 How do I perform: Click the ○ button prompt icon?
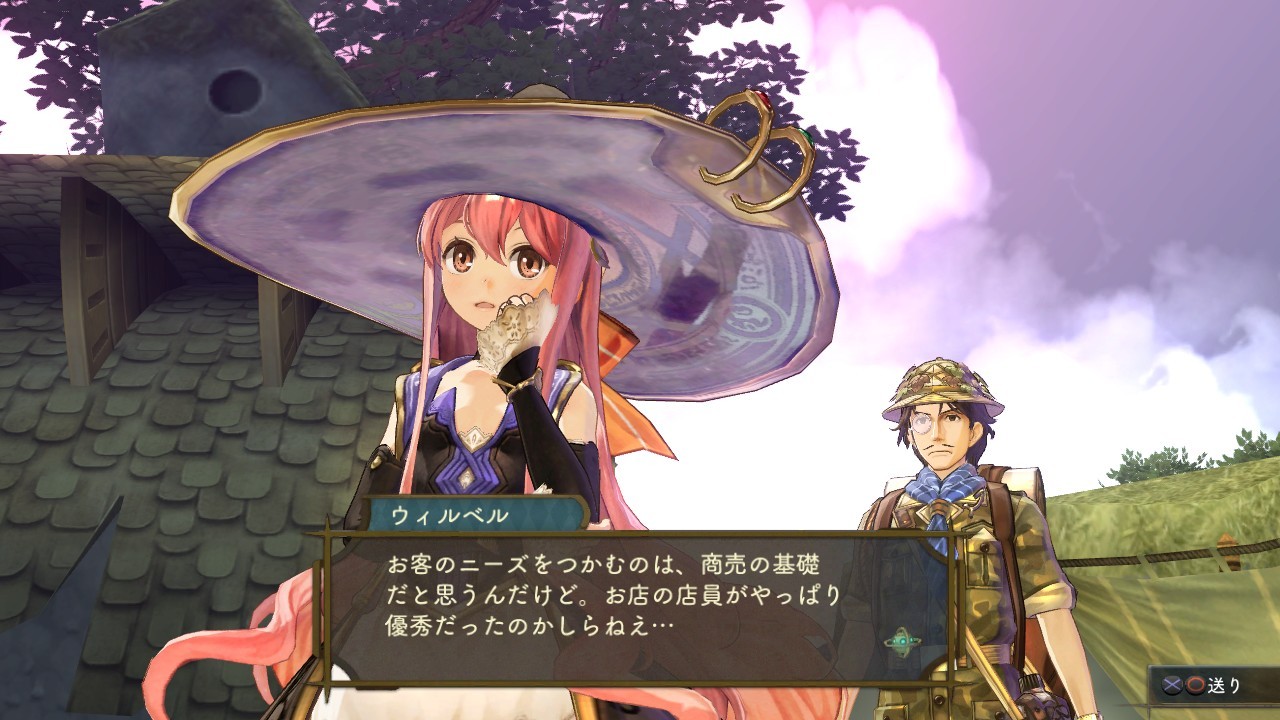tap(1194, 684)
